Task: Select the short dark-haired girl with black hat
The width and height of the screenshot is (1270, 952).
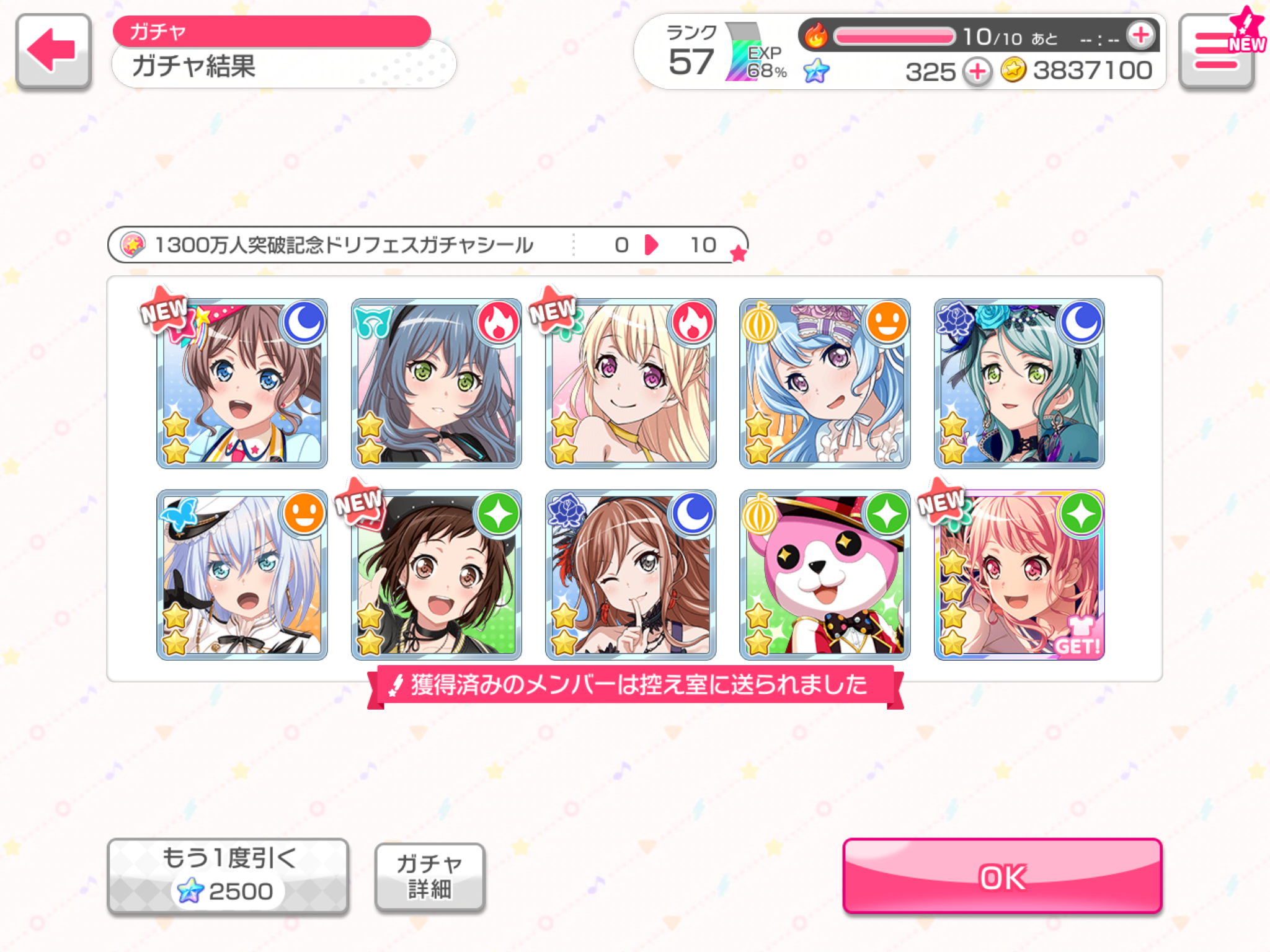Action: point(436,575)
